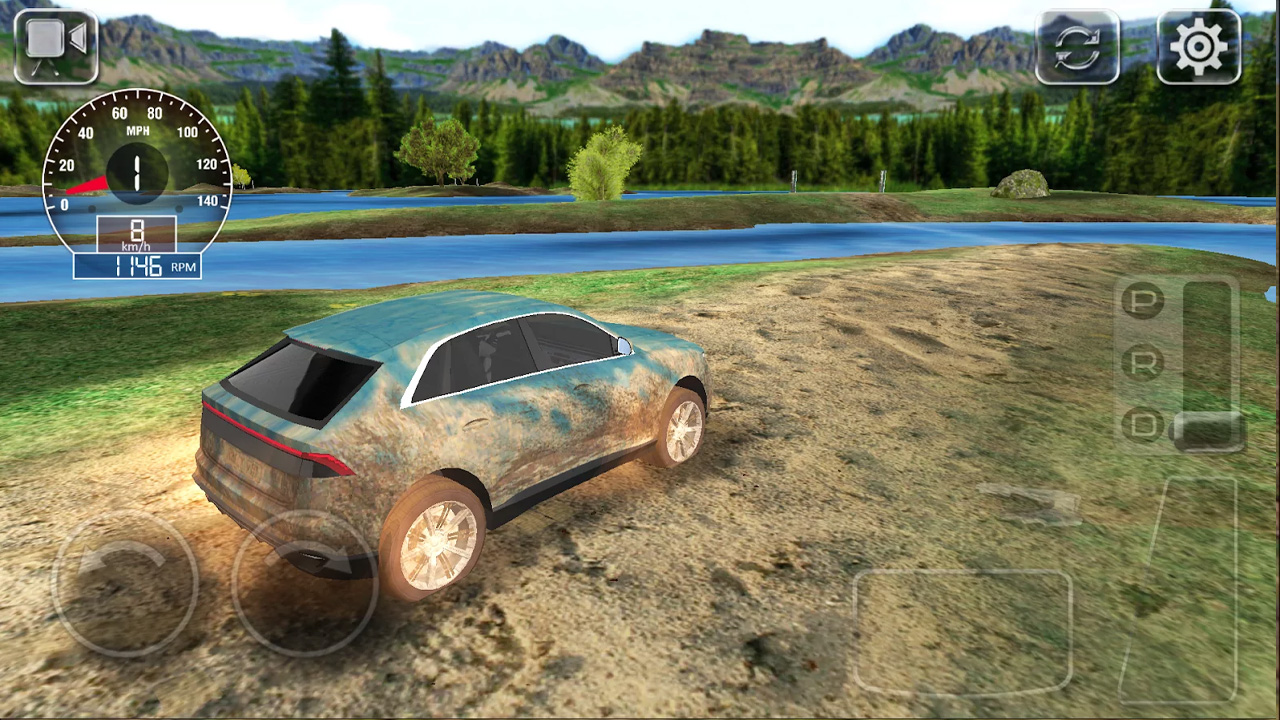Steer left with the counter-clockwise arrow button
The width and height of the screenshot is (1280, 720).
pos(124,583)
